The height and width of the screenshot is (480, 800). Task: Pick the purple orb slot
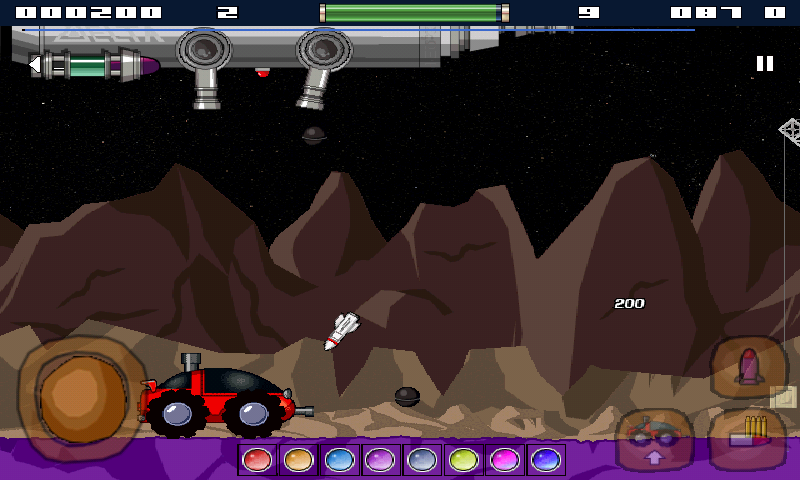tap(380, 460)
